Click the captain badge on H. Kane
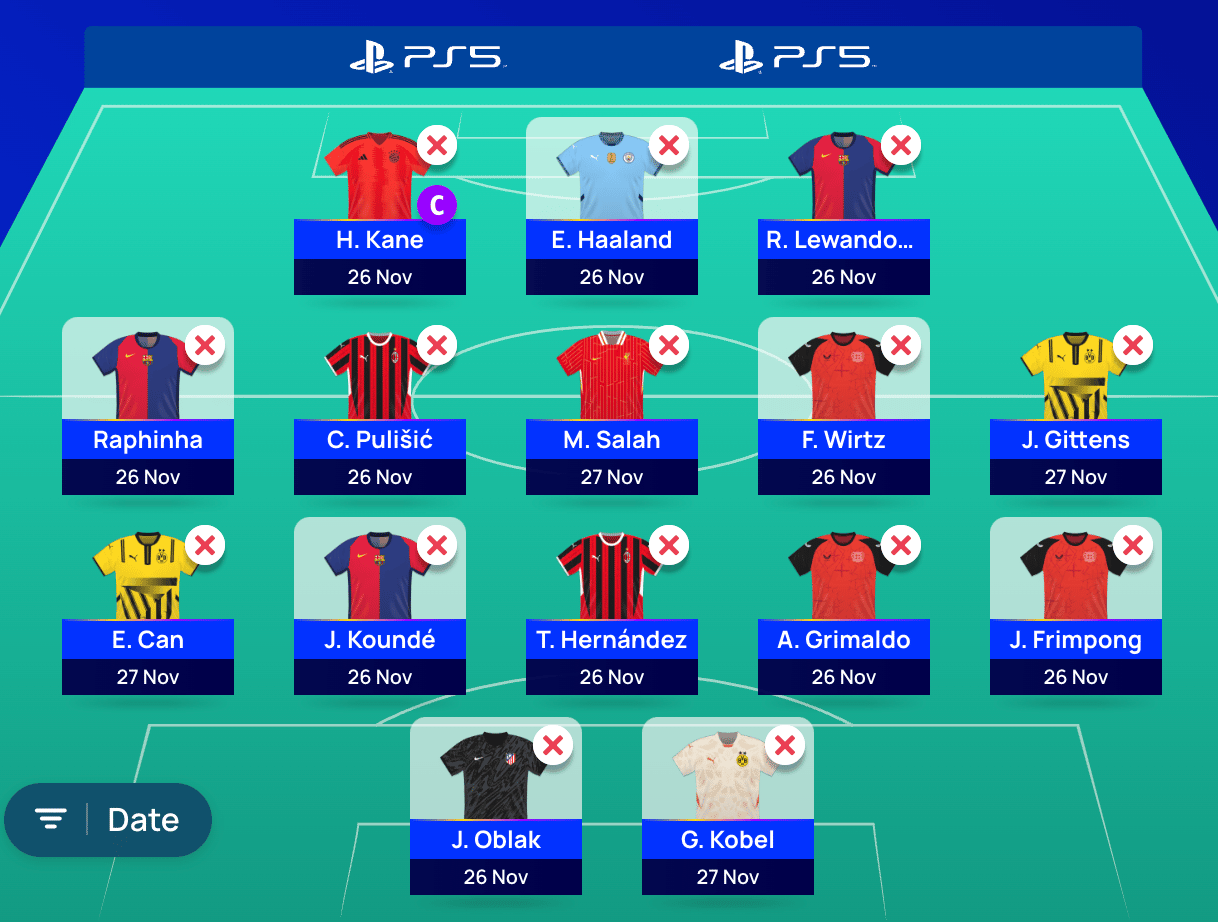 coord(437,205)
